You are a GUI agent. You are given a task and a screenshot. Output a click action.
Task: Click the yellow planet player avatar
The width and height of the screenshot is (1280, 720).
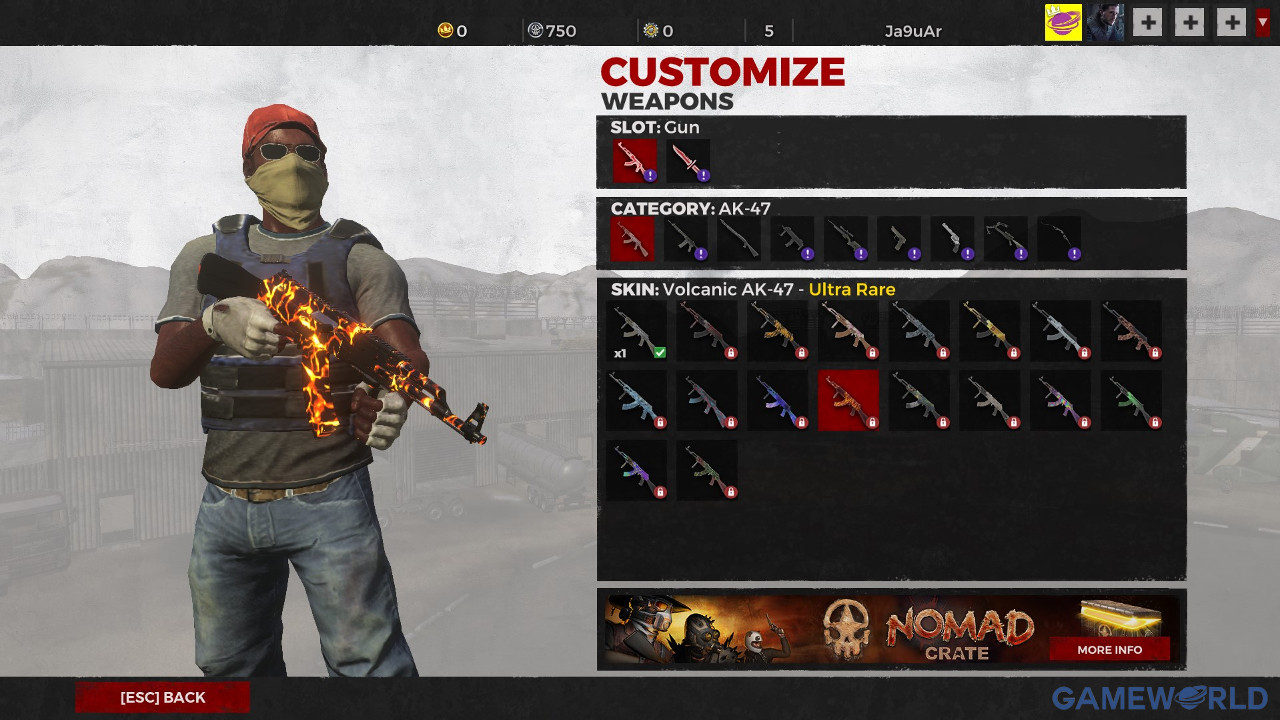(x=1063, y=22)
